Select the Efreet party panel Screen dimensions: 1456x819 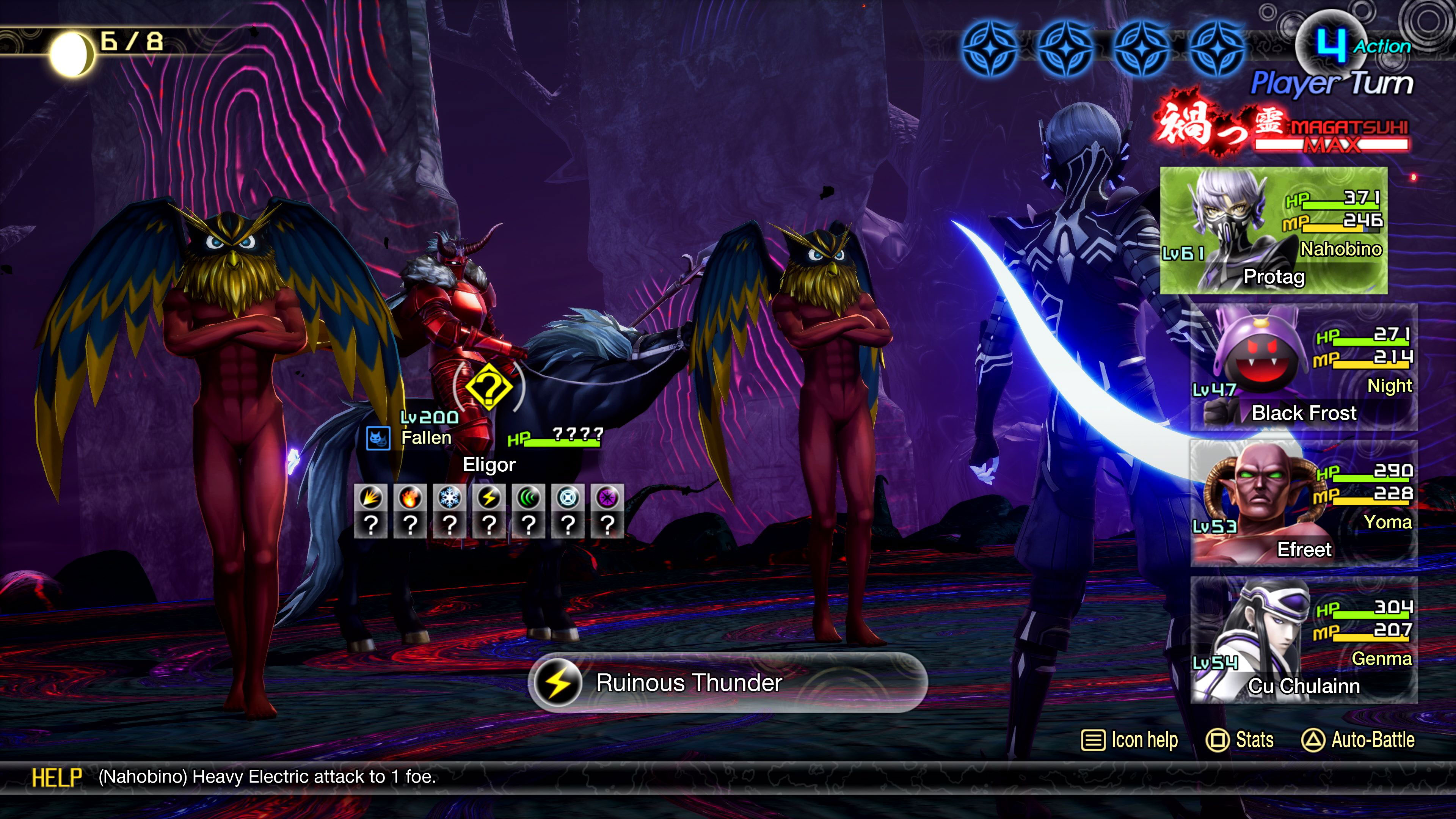pyautogui.click(x=1304, y=504)
